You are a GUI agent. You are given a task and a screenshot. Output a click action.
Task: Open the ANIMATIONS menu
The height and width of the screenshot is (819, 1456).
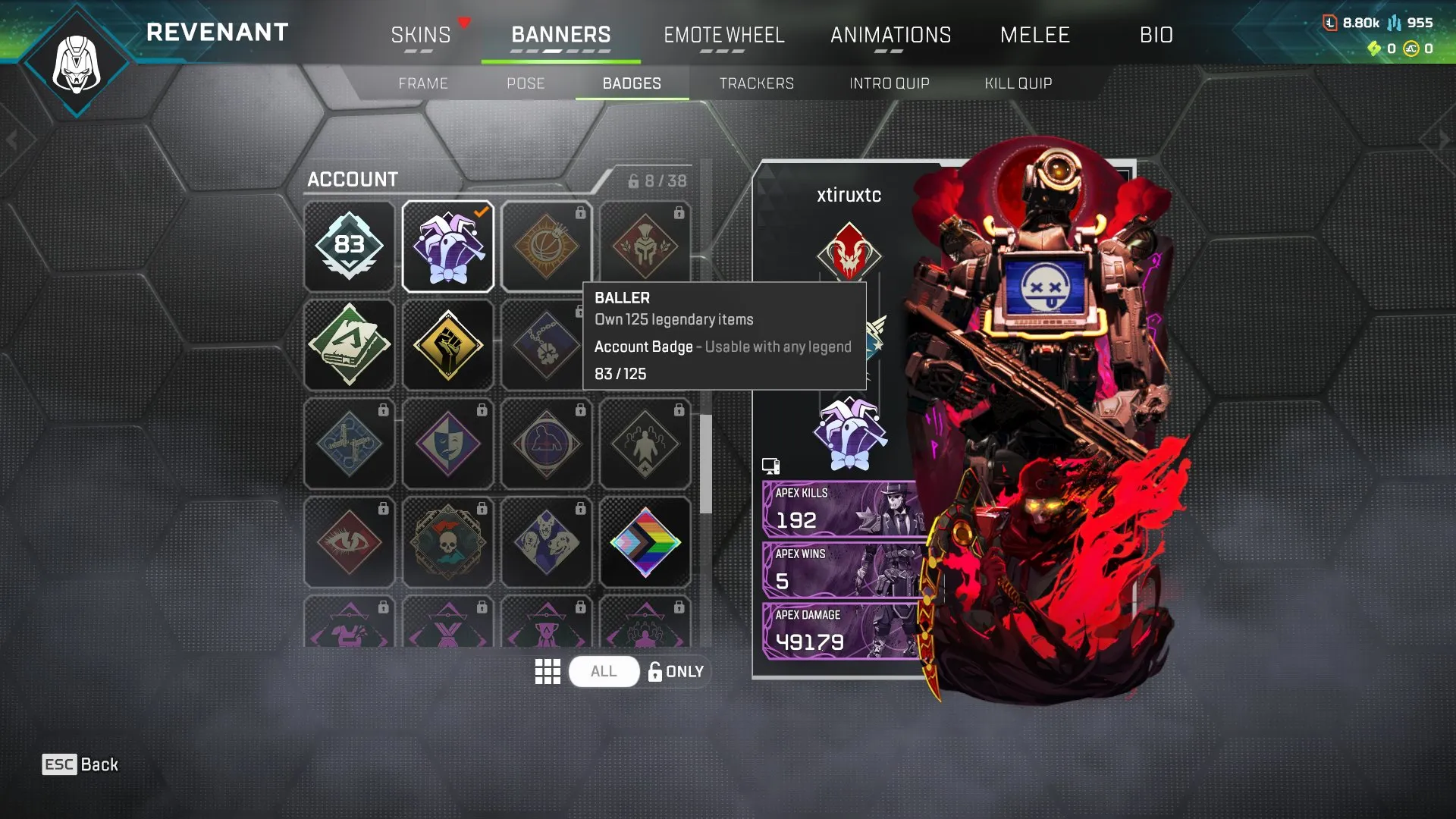(x=891, y=35)
